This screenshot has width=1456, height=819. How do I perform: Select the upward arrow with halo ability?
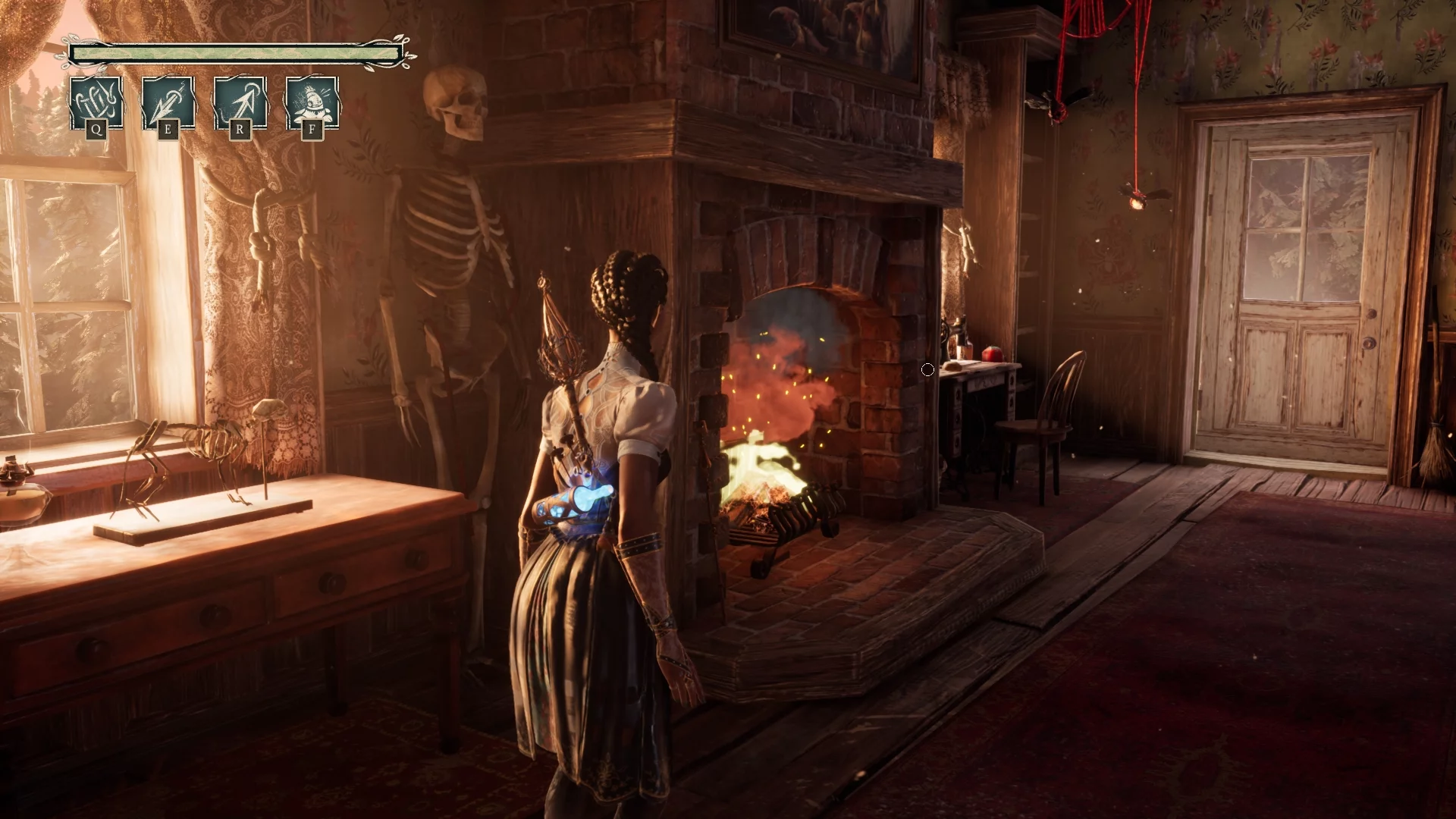pyautogui.click(x=240, y=102)
